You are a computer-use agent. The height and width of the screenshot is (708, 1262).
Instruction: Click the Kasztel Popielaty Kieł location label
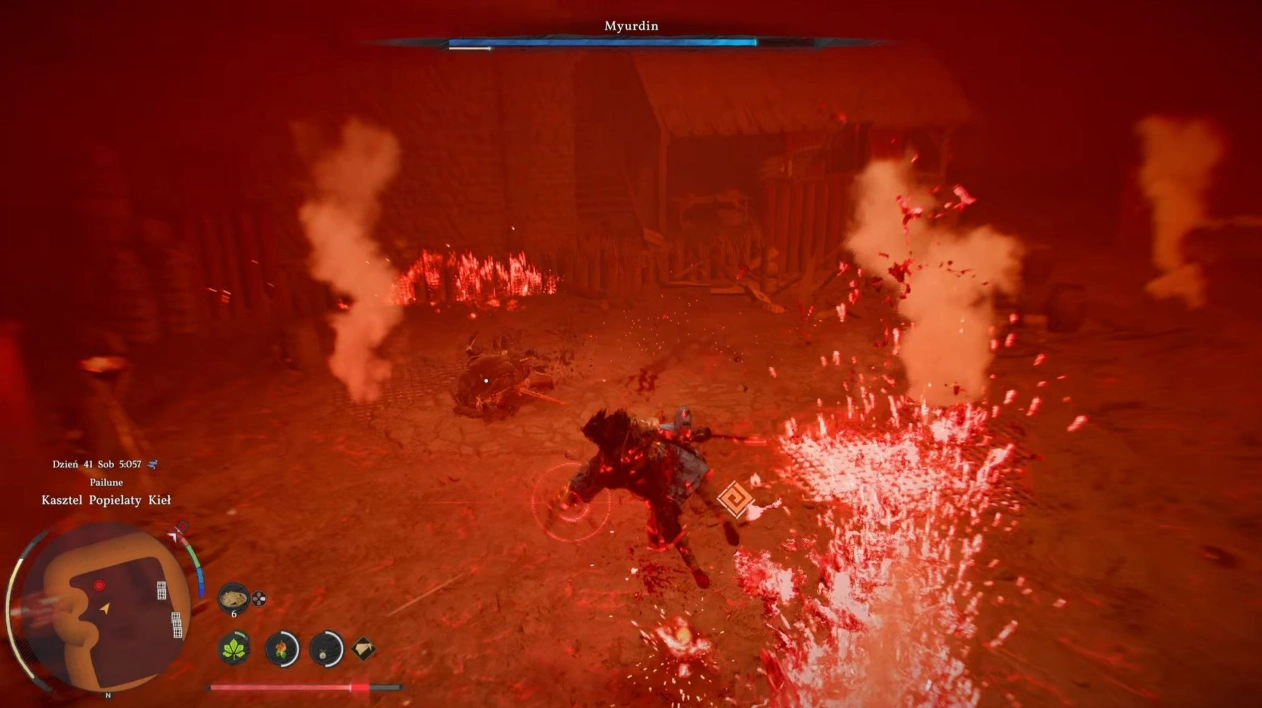click(x=106, y=499)
